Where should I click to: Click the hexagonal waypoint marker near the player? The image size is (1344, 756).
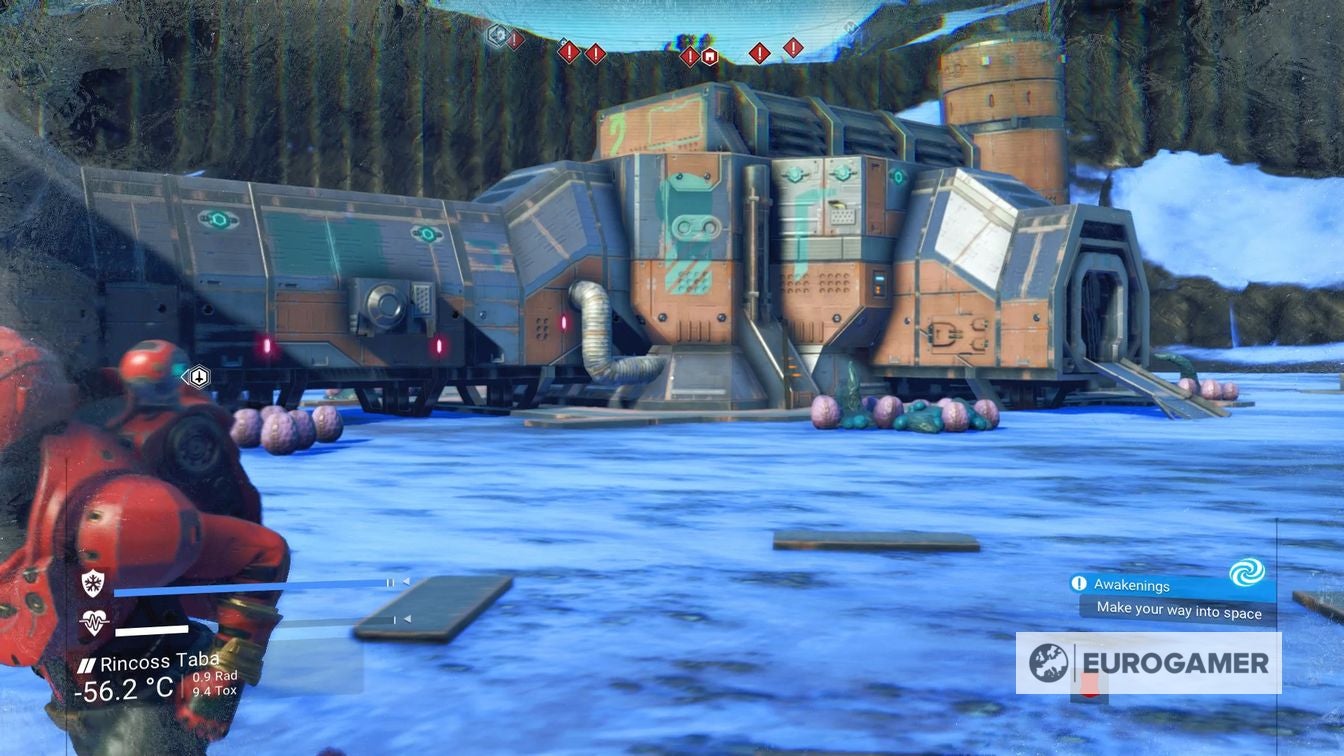198,377
